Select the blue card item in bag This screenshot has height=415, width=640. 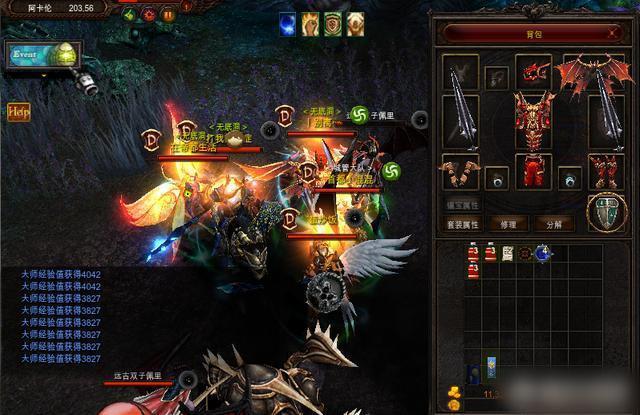491,364
